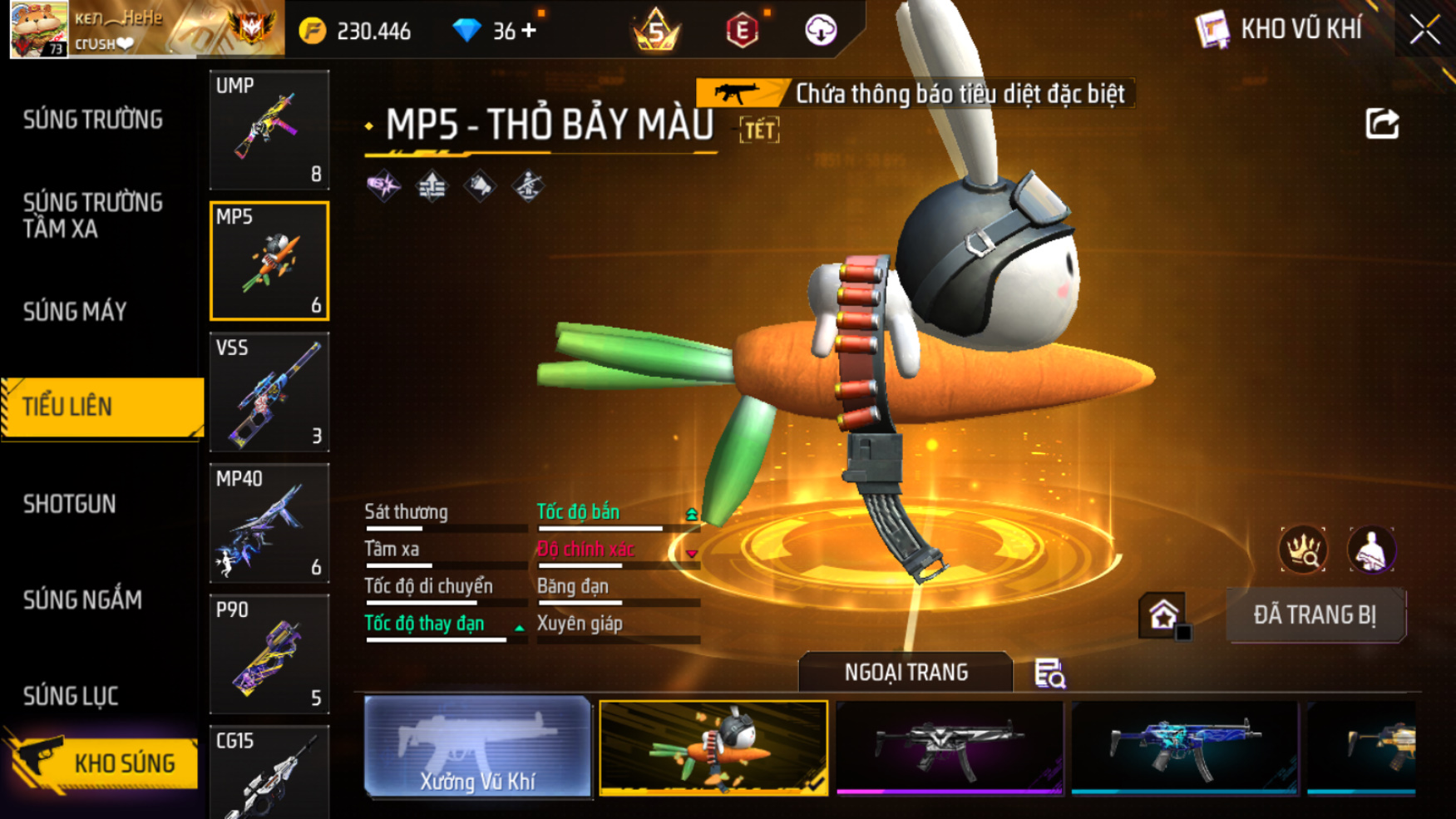Switch to Súng Trường category
Image resolution: width=1456 pixels, height=819 pixels.
click(x=93, y=120)
